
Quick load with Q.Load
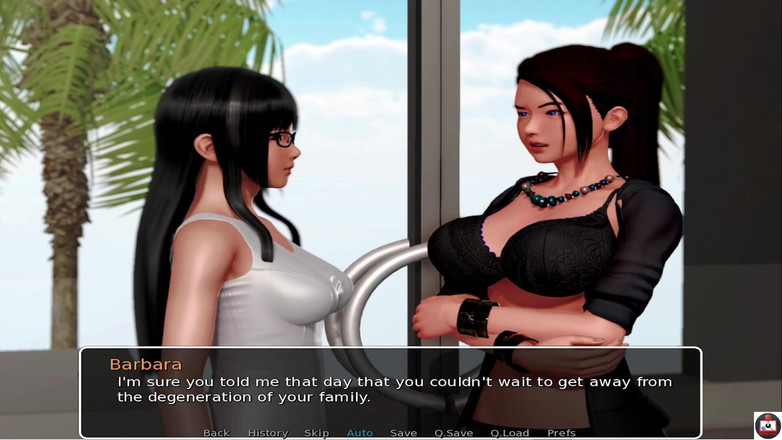click(x=509, y=433)
